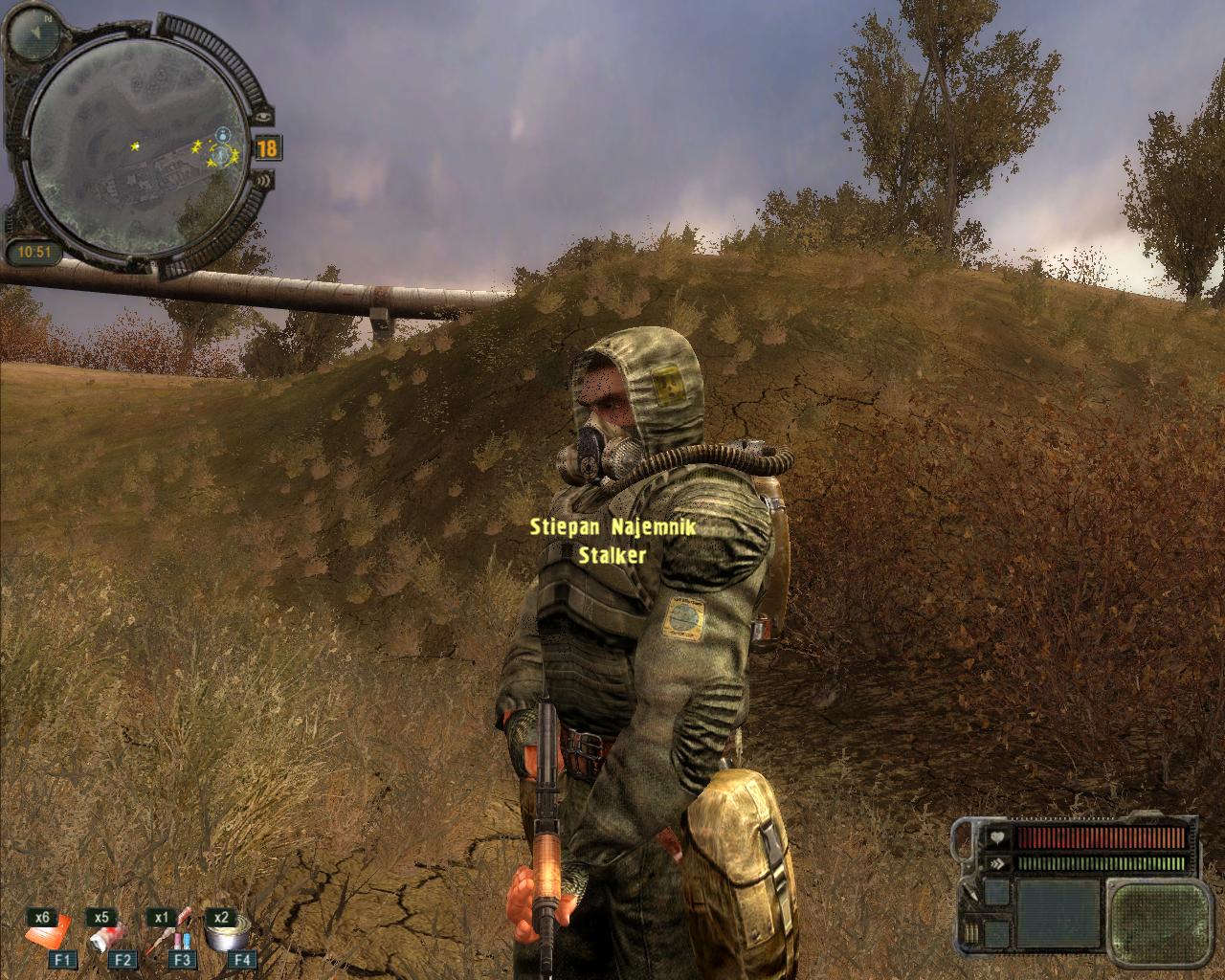
Task: Click the three-cartridge ammo type icon
Action: click(x=971, y=930)
